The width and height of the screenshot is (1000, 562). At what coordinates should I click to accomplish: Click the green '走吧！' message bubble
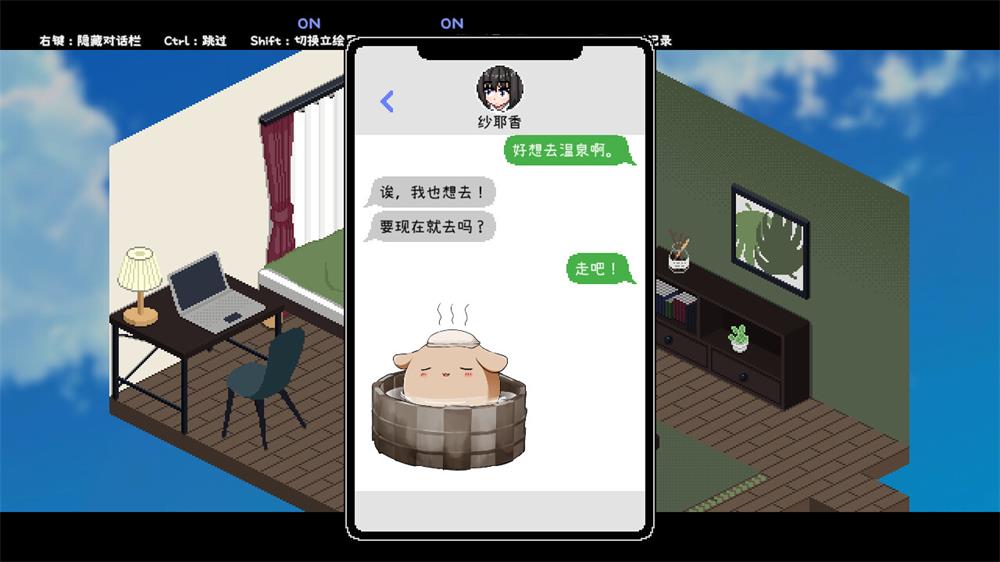[599, 269]
